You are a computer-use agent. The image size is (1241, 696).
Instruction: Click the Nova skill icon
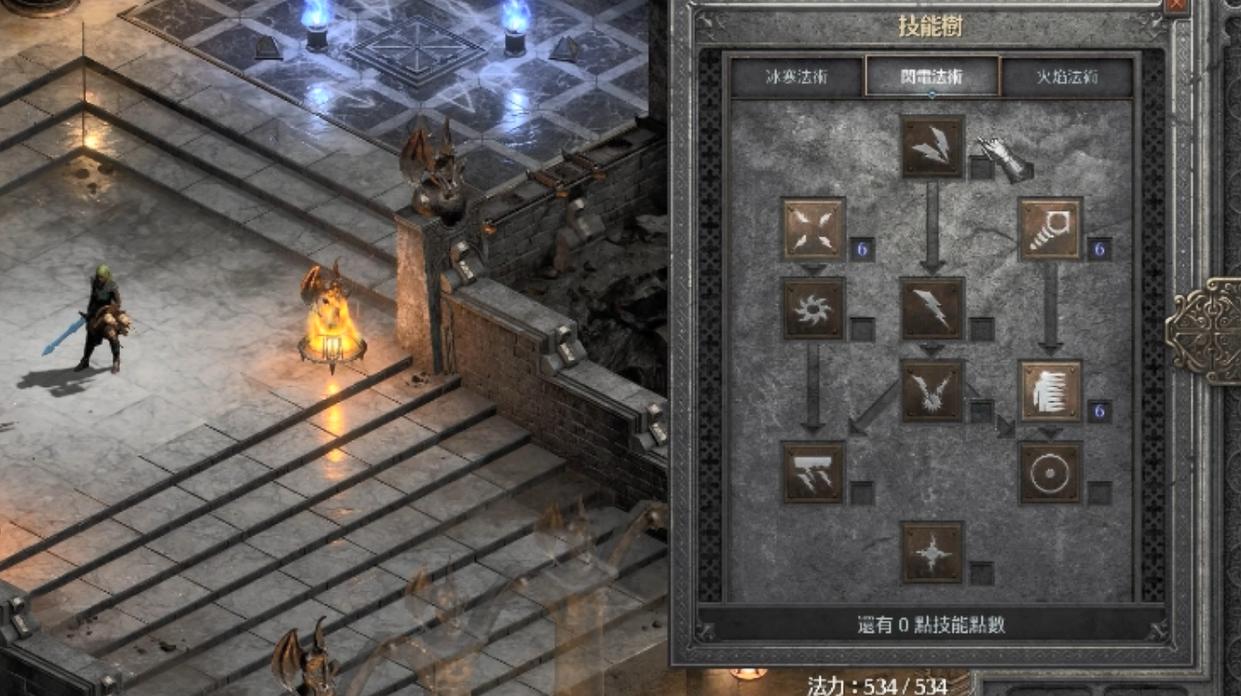pos(814,309)
